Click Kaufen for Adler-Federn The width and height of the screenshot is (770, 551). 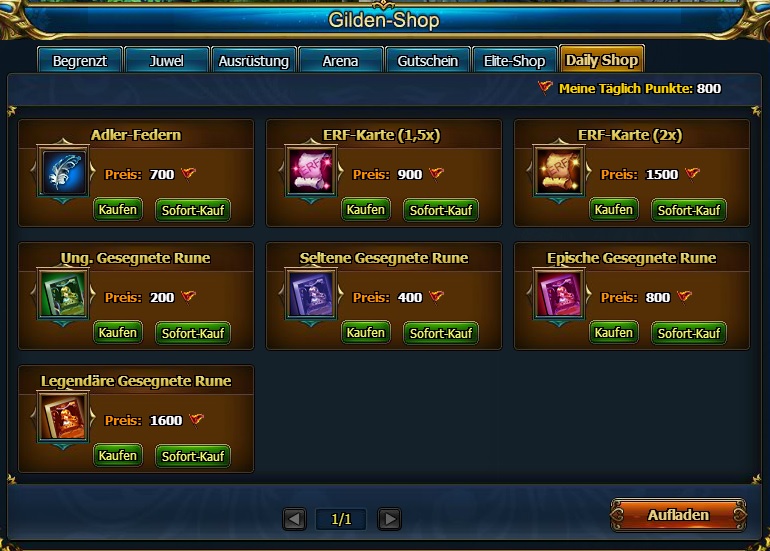point(118,209)
